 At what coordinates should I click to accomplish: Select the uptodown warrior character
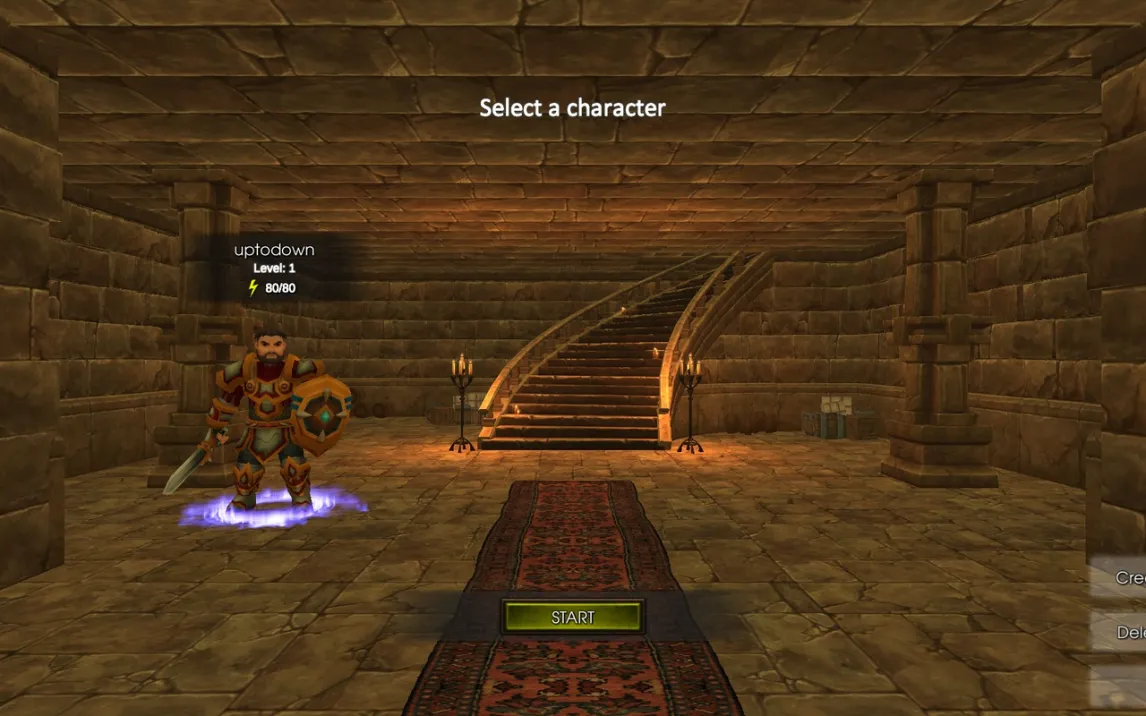coord(272,420)
